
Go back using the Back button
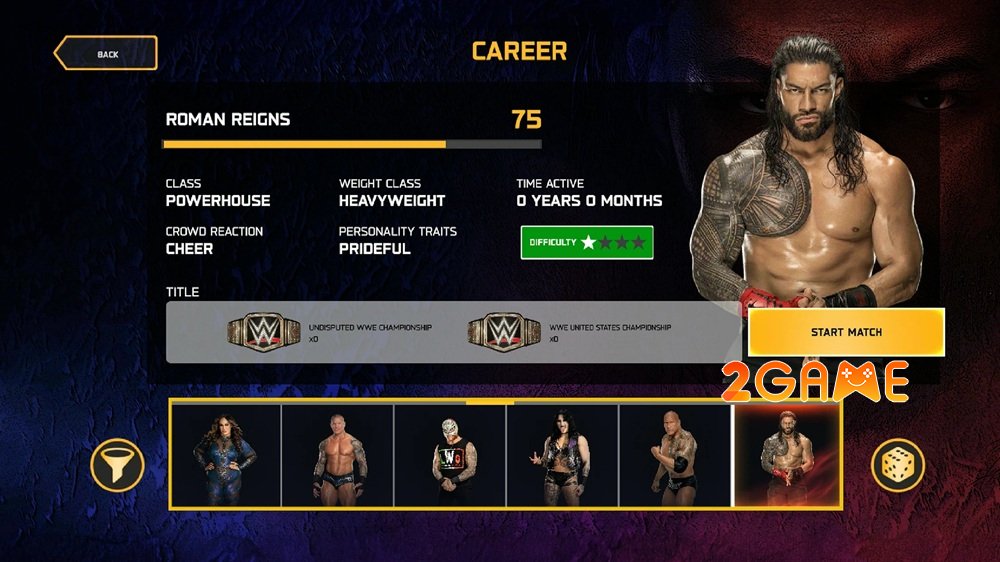106,53
